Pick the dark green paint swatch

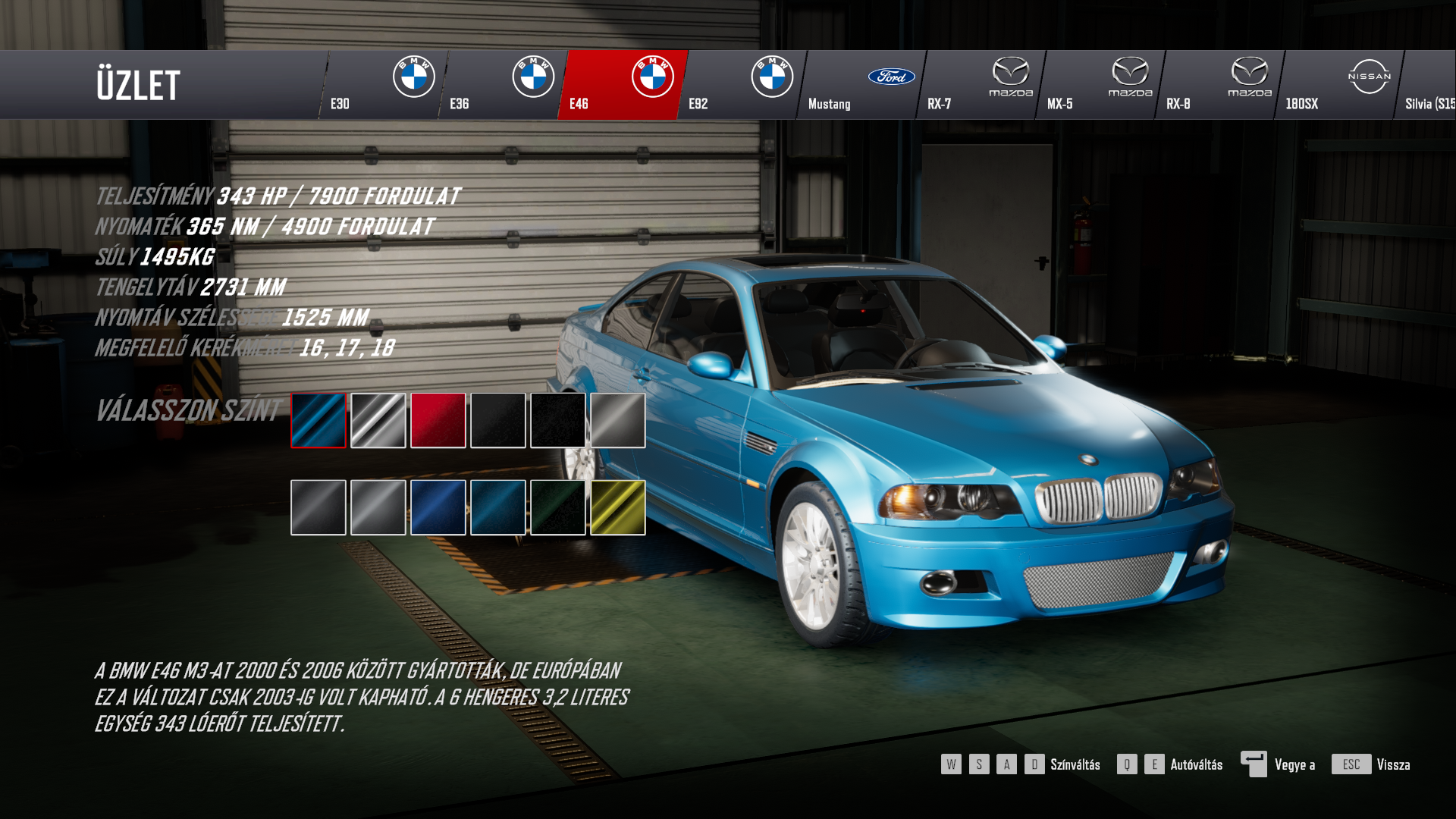(x=558, y=507)
